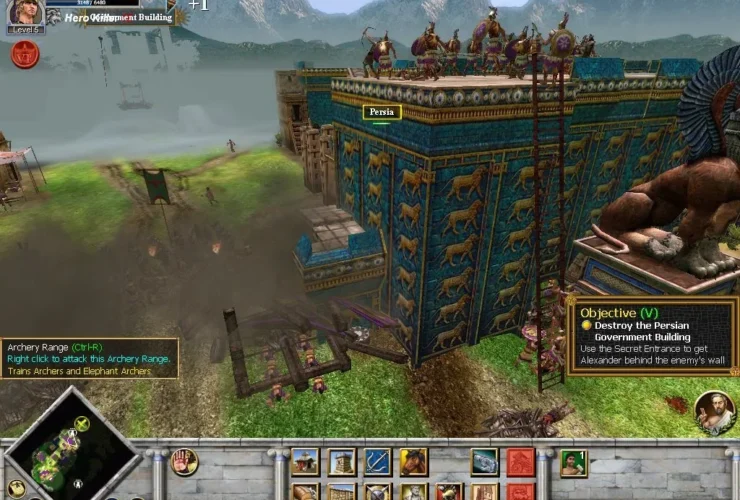Pick the bow and arrow build icon
Screen dimensions: 740x500
tap(377, 462)
